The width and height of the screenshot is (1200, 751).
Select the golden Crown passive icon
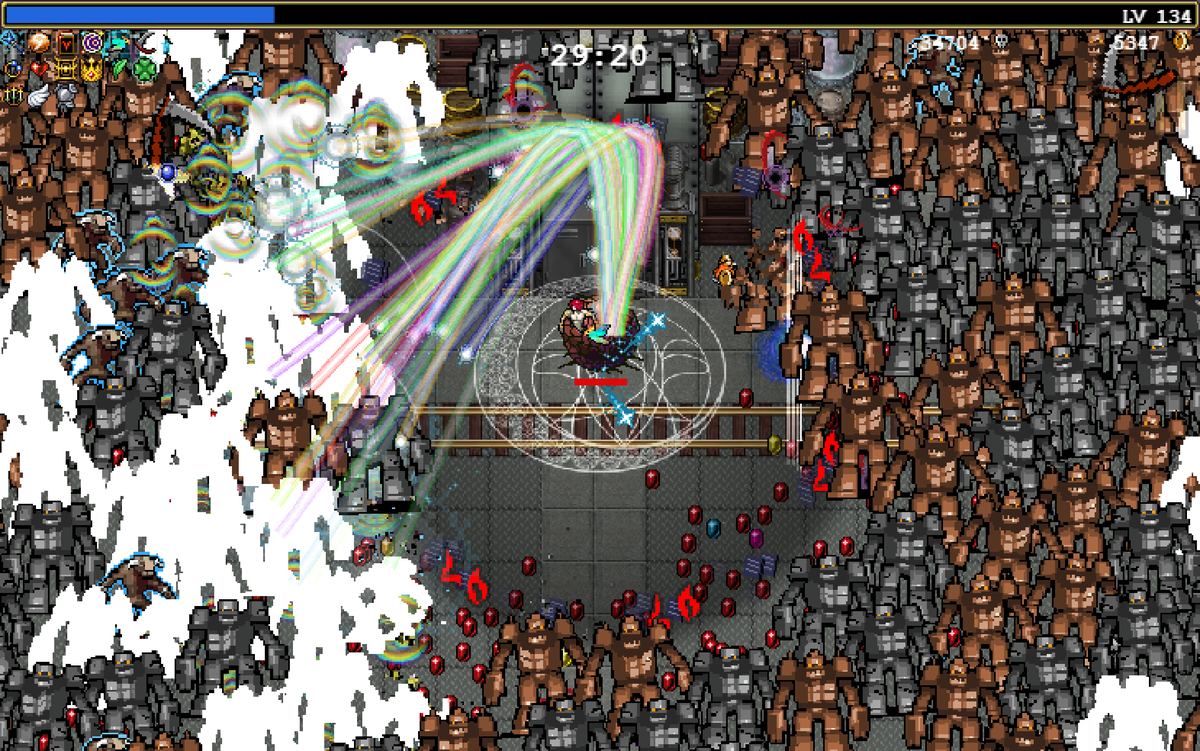tap(94, 69)
